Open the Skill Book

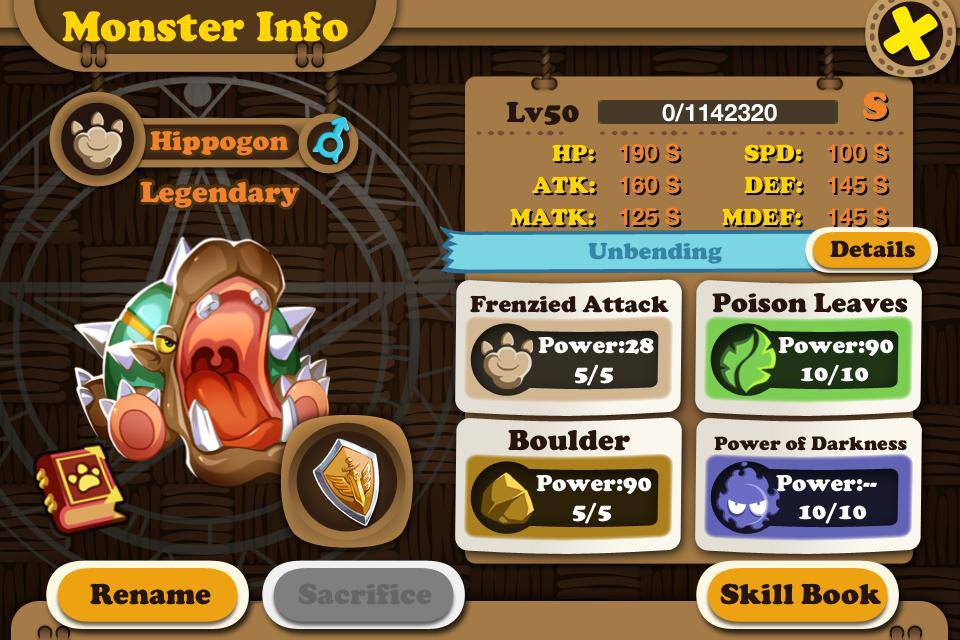pos(800,594)
